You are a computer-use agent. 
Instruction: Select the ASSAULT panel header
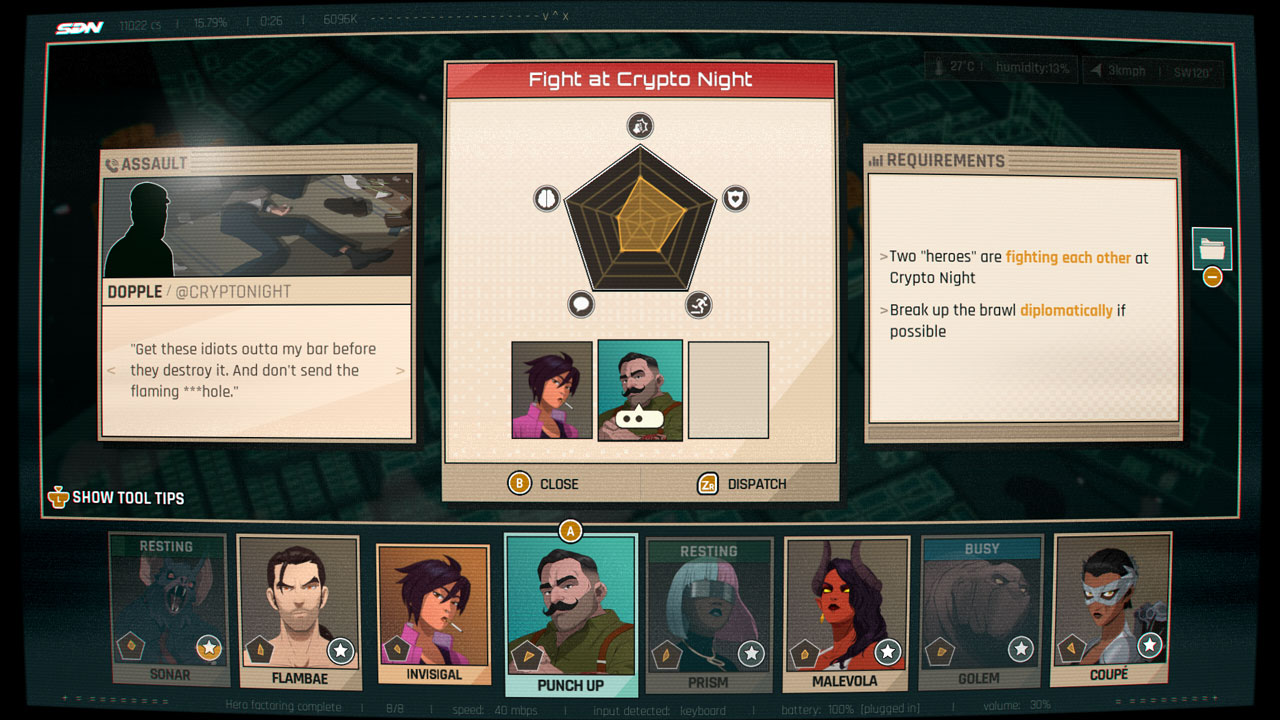tap(148, 162)
